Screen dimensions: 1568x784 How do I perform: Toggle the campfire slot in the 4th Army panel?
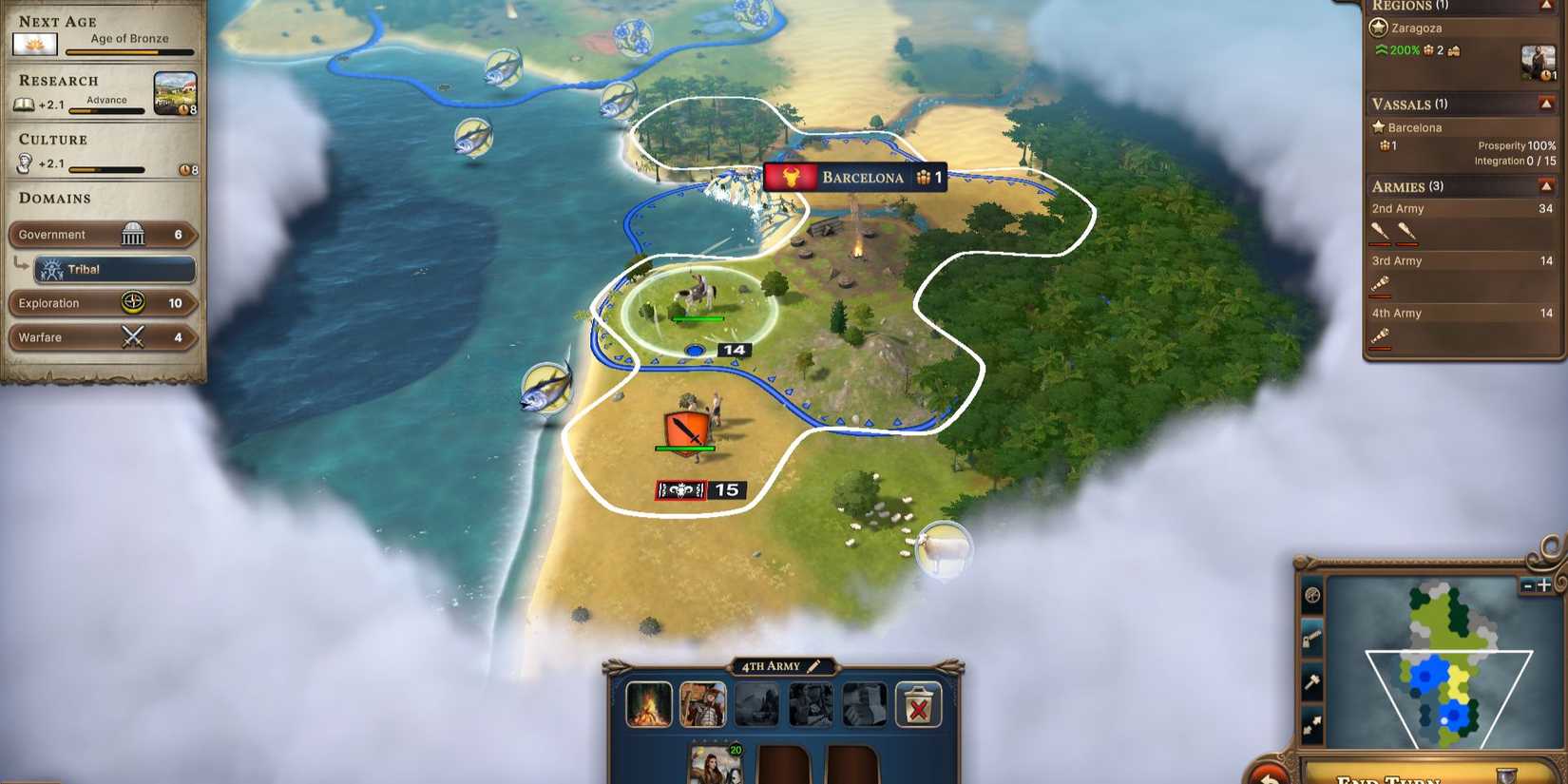click(651, 703)
